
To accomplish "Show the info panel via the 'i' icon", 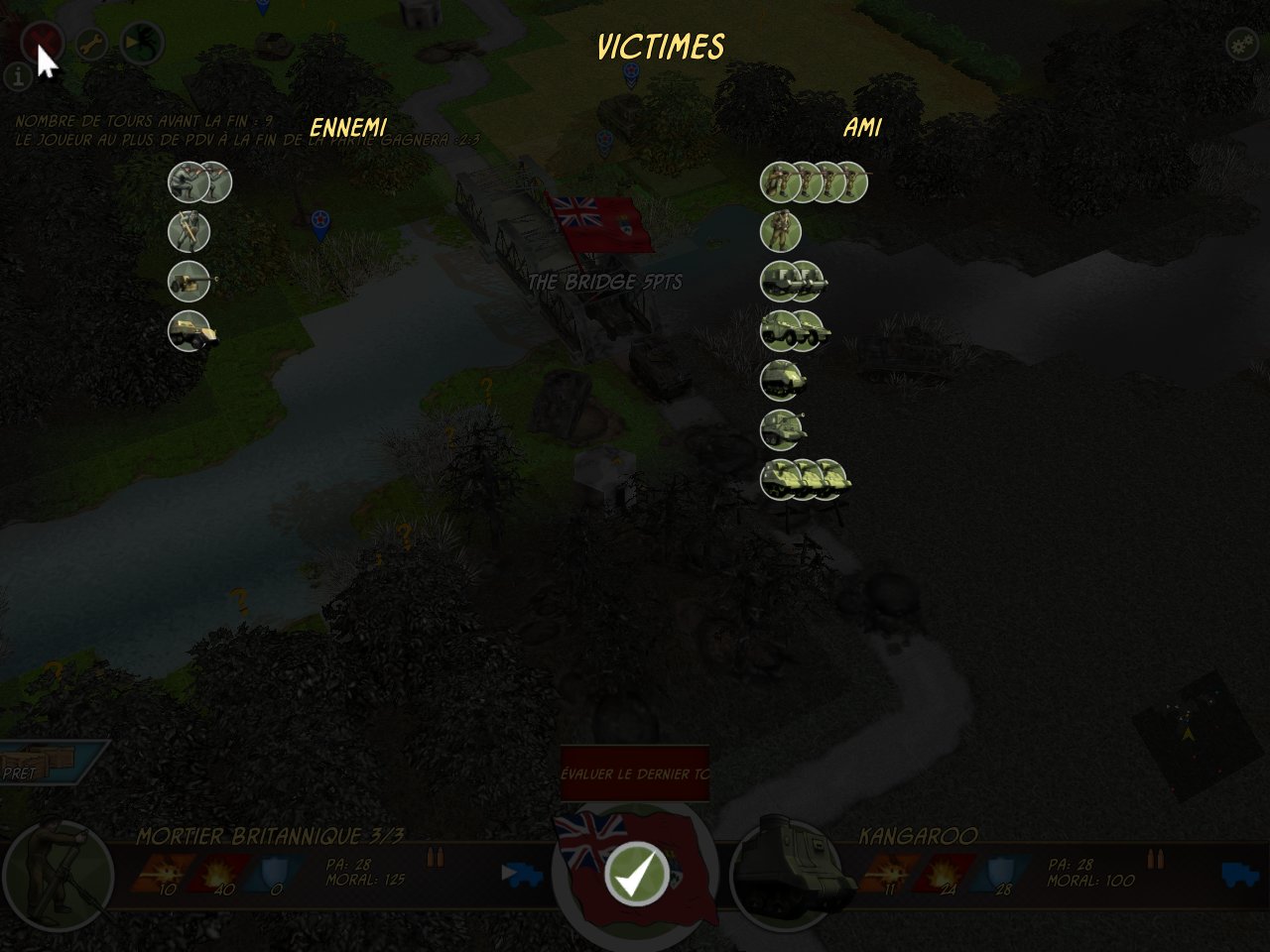I will (x=17, y=76).
